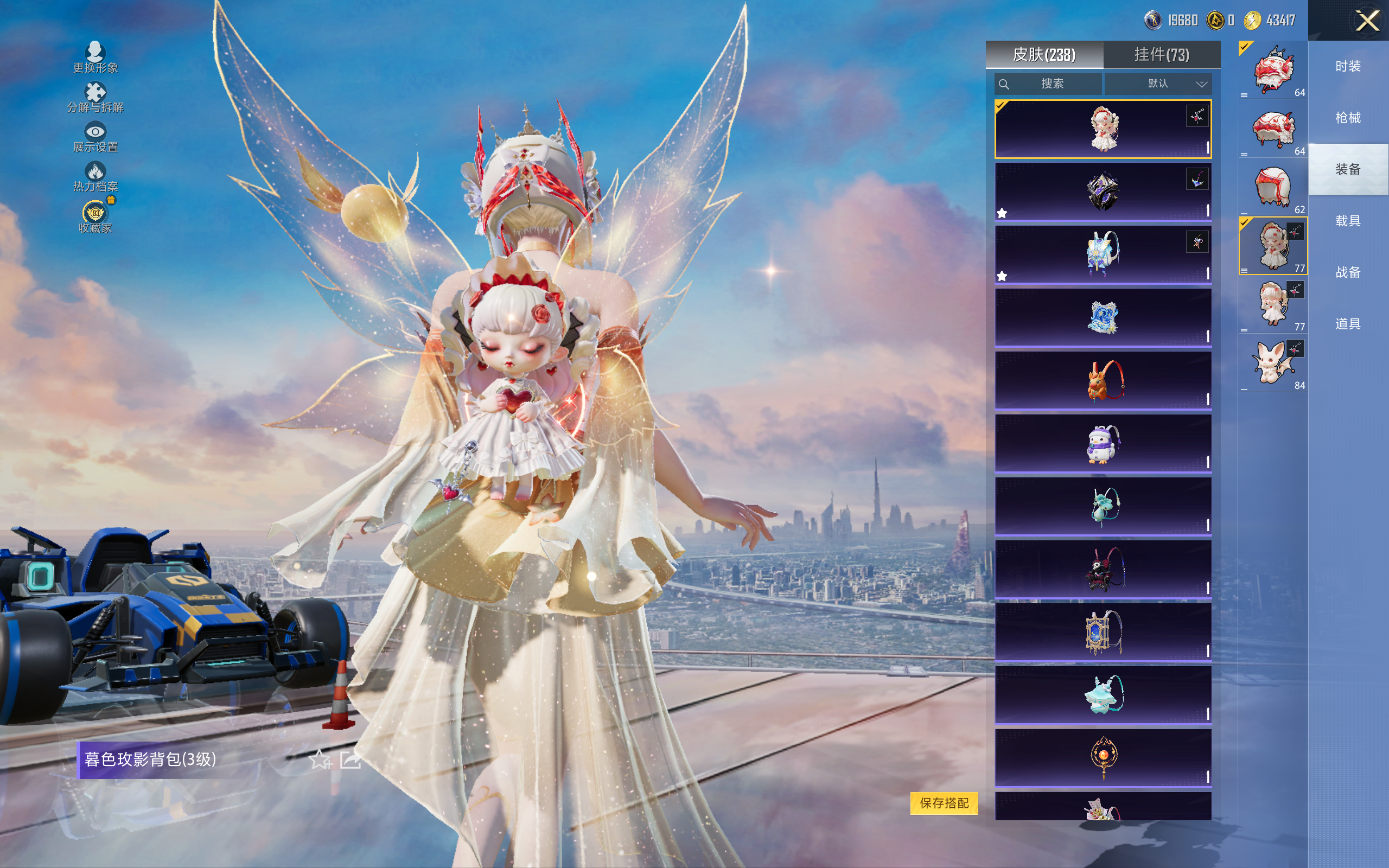Switch to the 挂件(73) tab
Viewport: 1389px width, 868px height.
click(x=1161, y=55)
